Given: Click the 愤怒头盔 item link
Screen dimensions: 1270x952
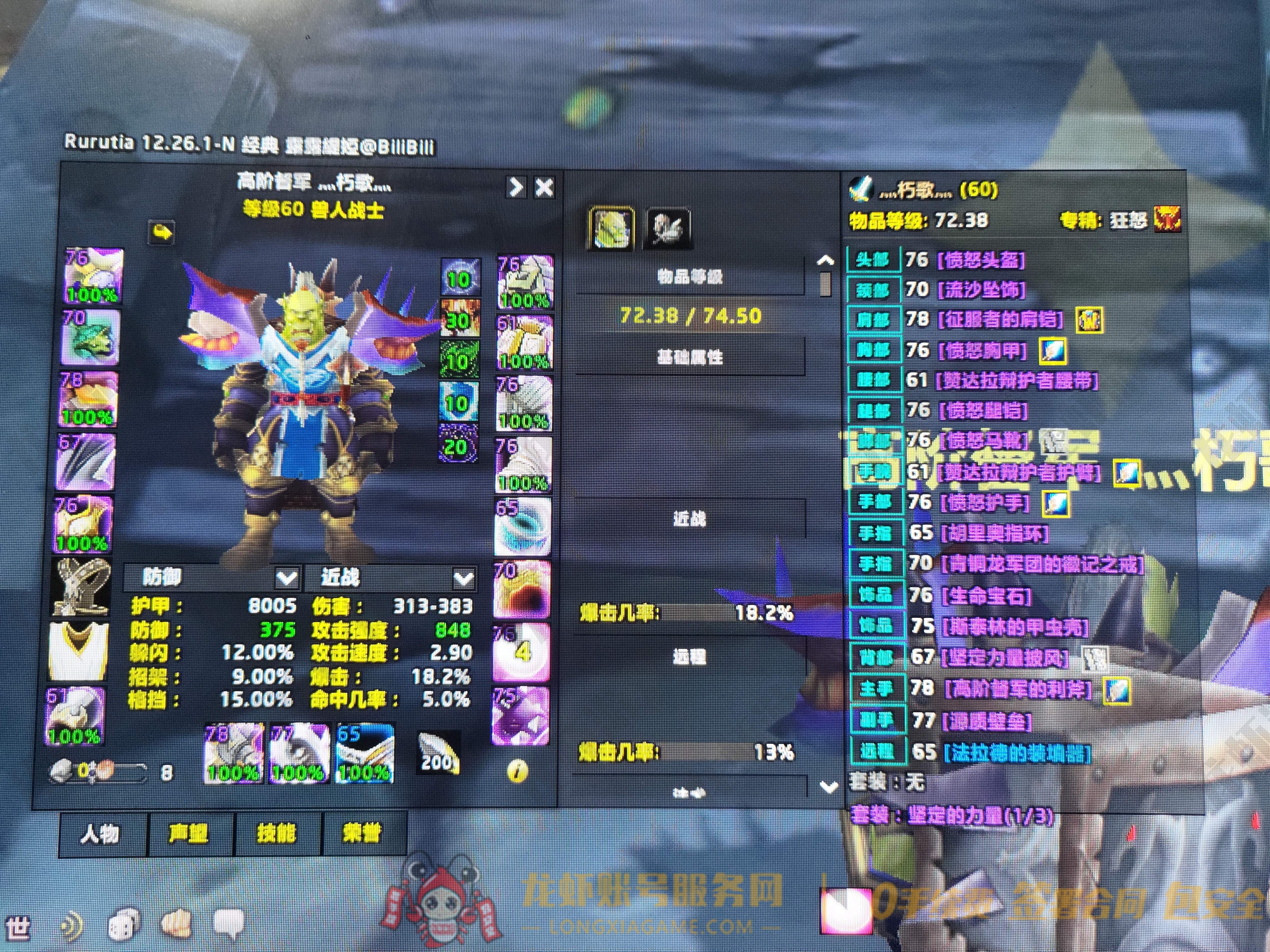Looking at the screenshot, I should click(x=981, y=261).
